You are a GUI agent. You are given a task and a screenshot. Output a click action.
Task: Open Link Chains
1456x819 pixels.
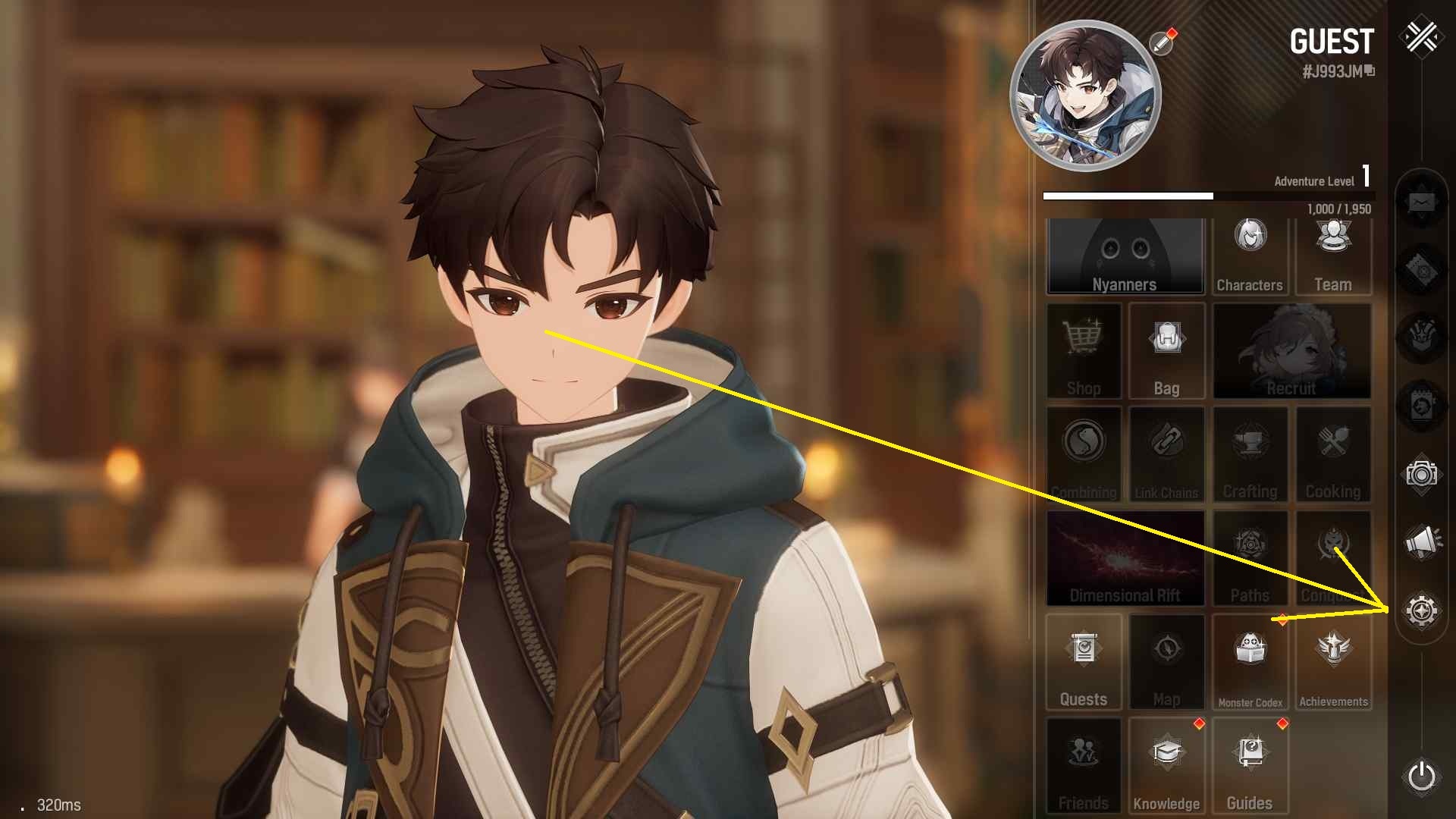click(x=1166, y=455)
